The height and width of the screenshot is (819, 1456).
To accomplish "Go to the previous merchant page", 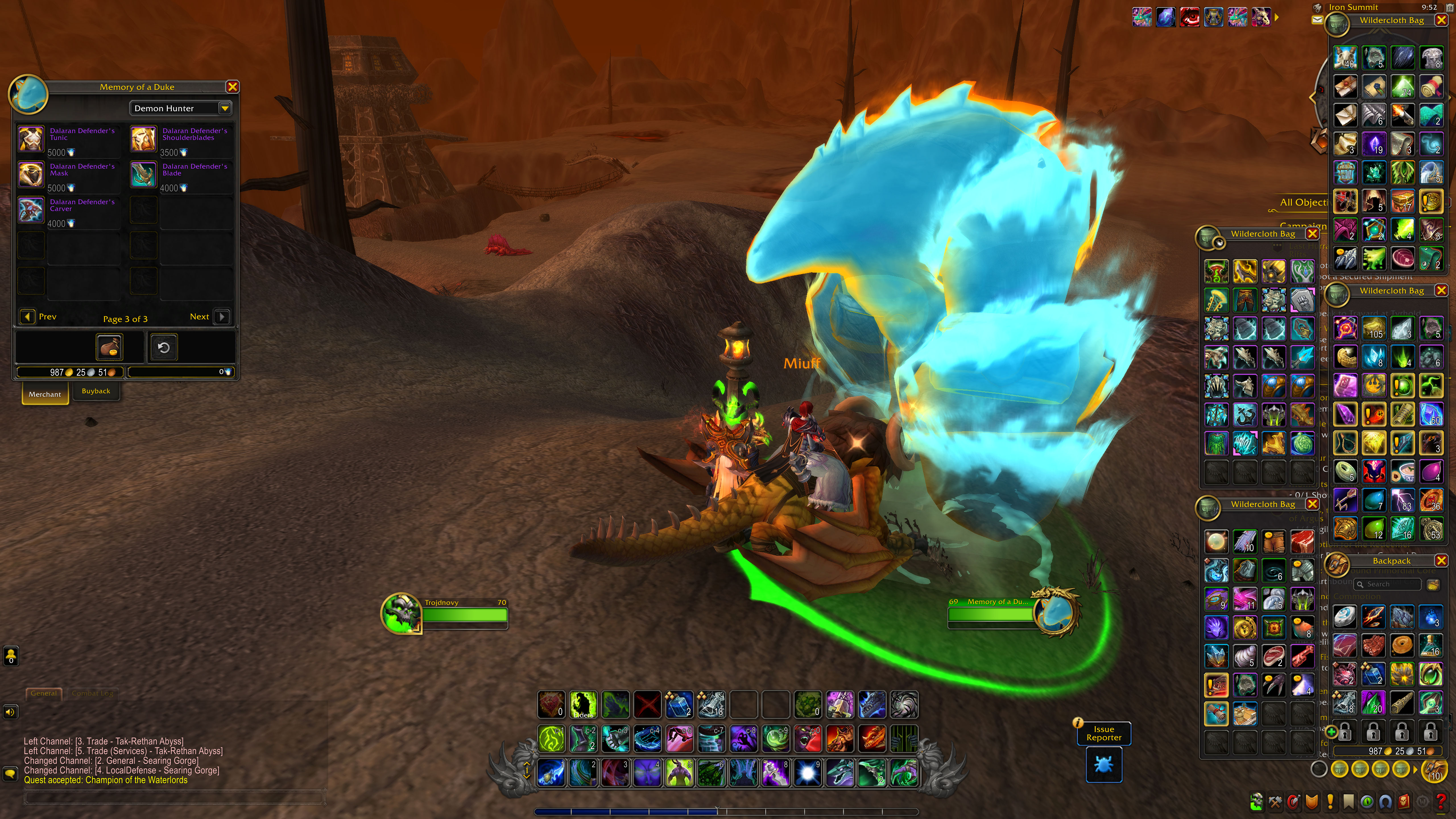I will point(28,317).
